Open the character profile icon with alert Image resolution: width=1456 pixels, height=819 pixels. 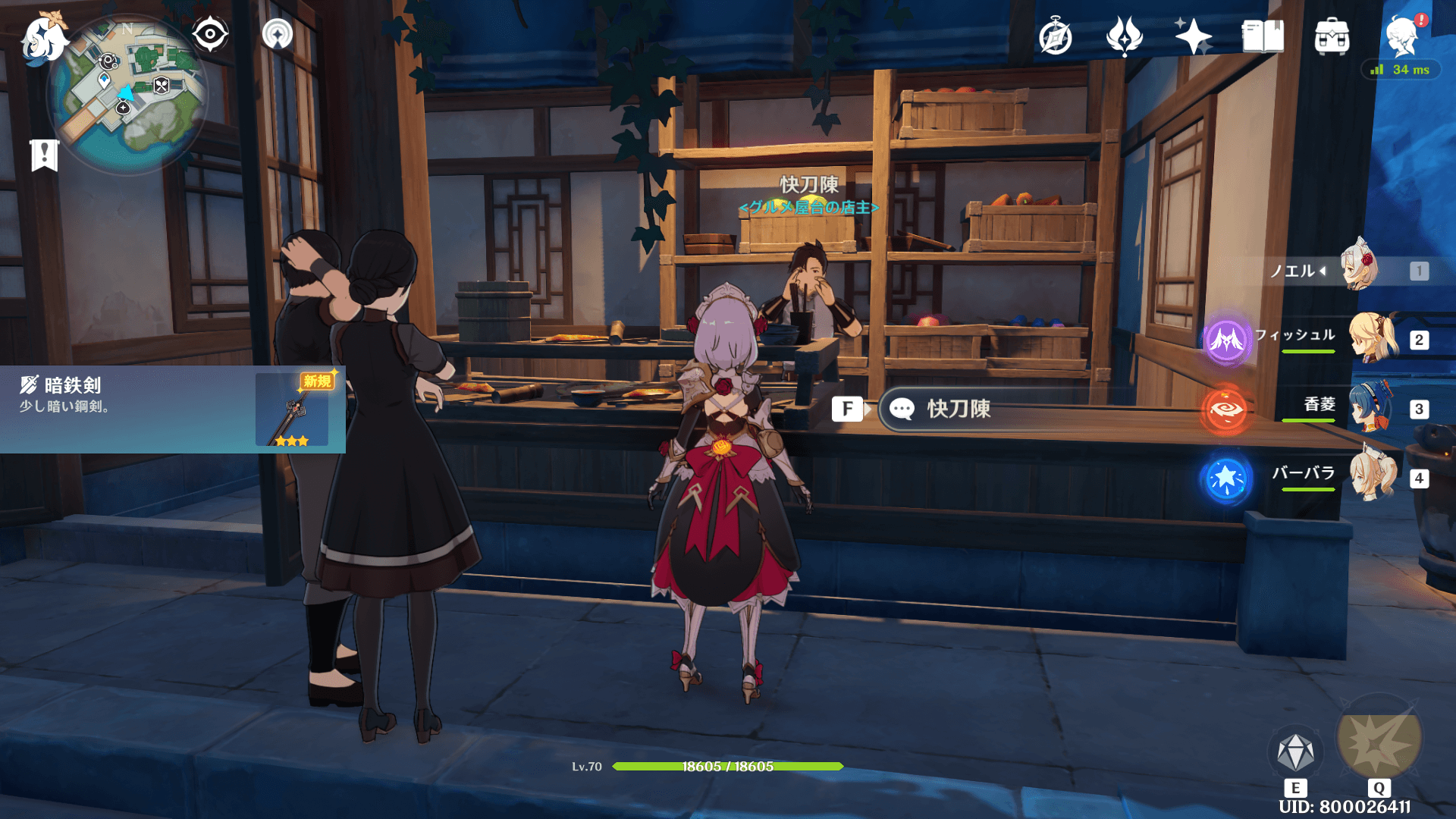tap(1401, 36)
